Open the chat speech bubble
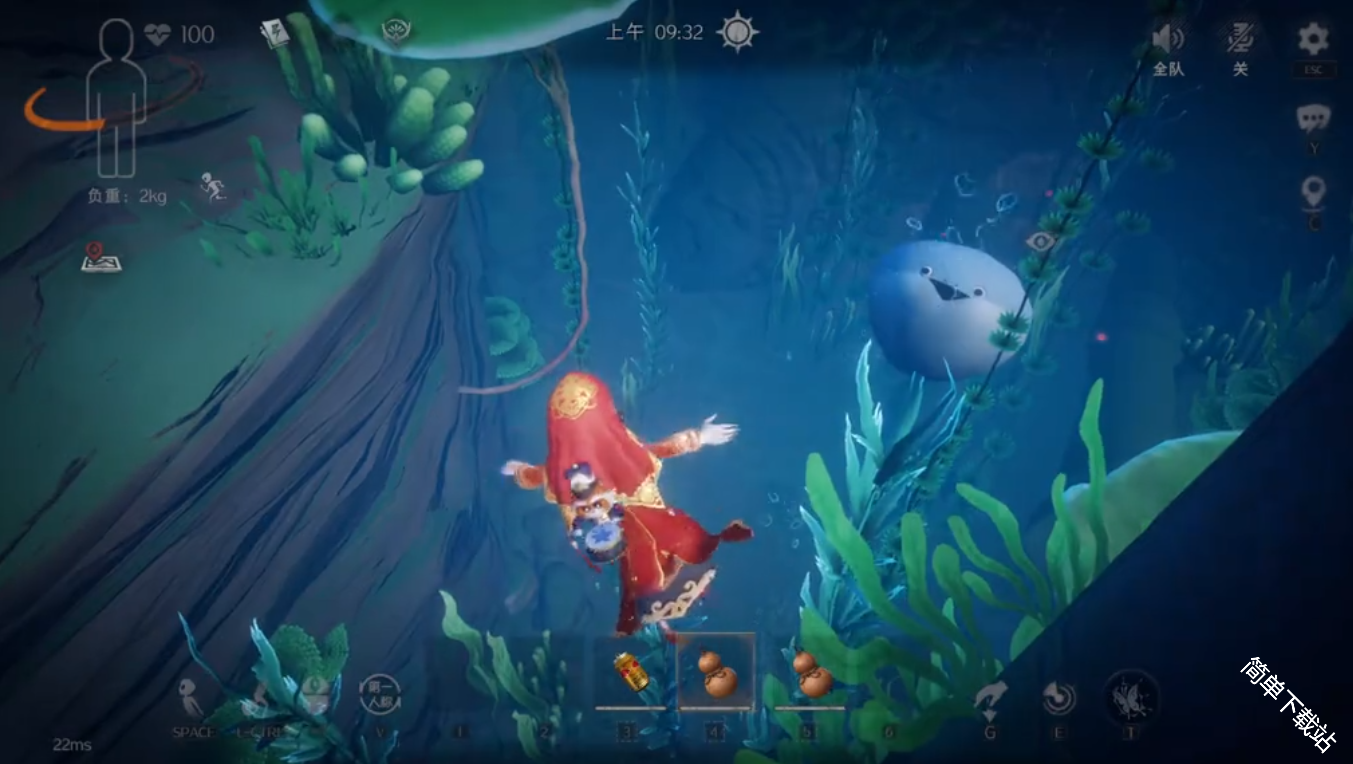This screenshot has height=764, width=1353. click(x=1313, y=120)
